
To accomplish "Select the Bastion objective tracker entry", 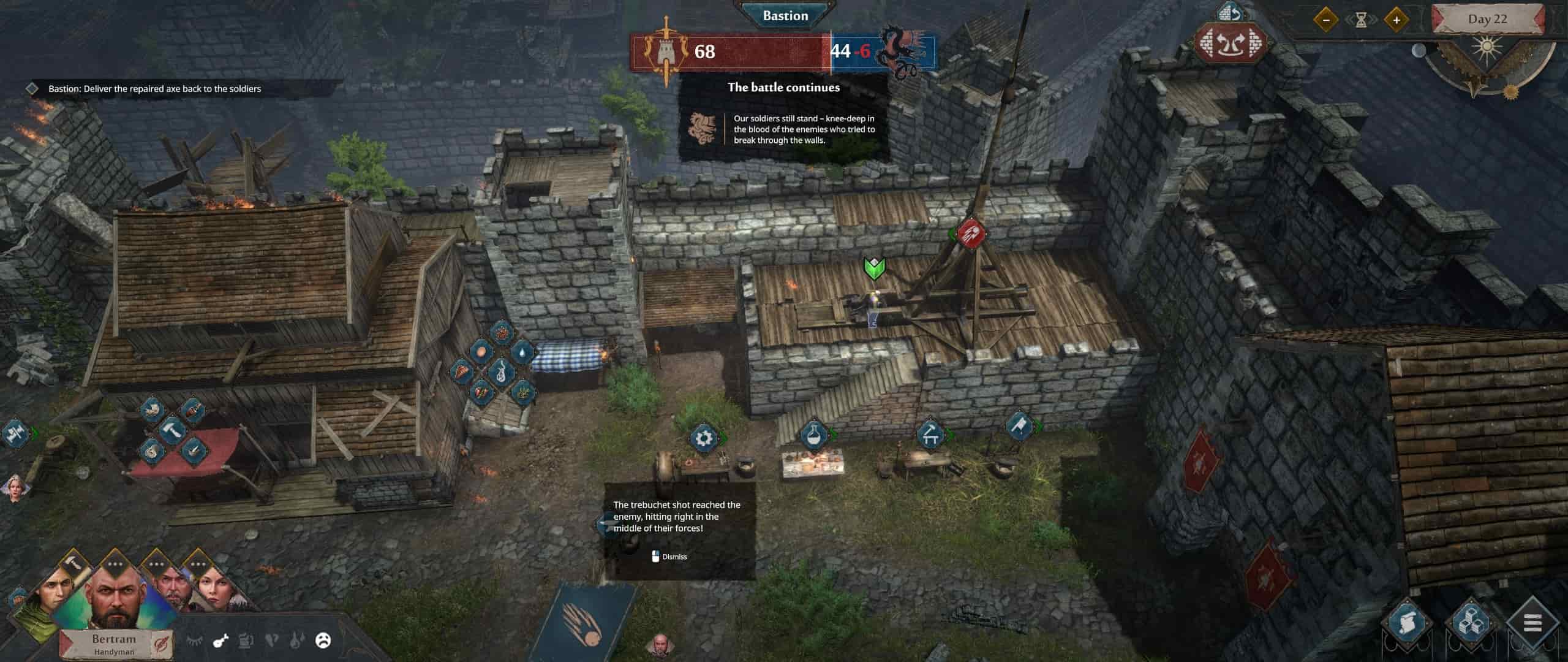I will [x=154, y=89].
